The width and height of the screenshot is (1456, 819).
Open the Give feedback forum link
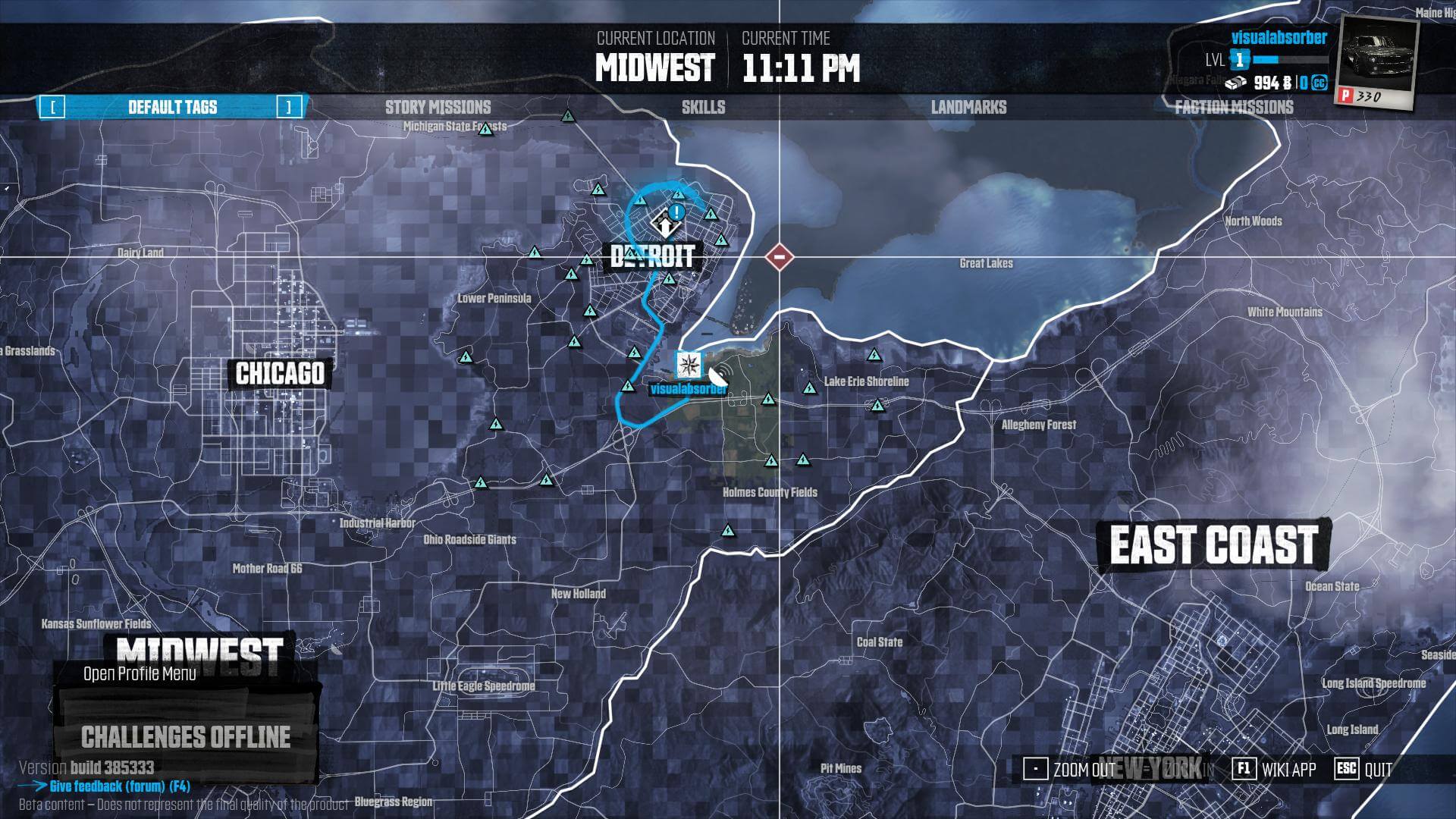(x=119, y=786)
